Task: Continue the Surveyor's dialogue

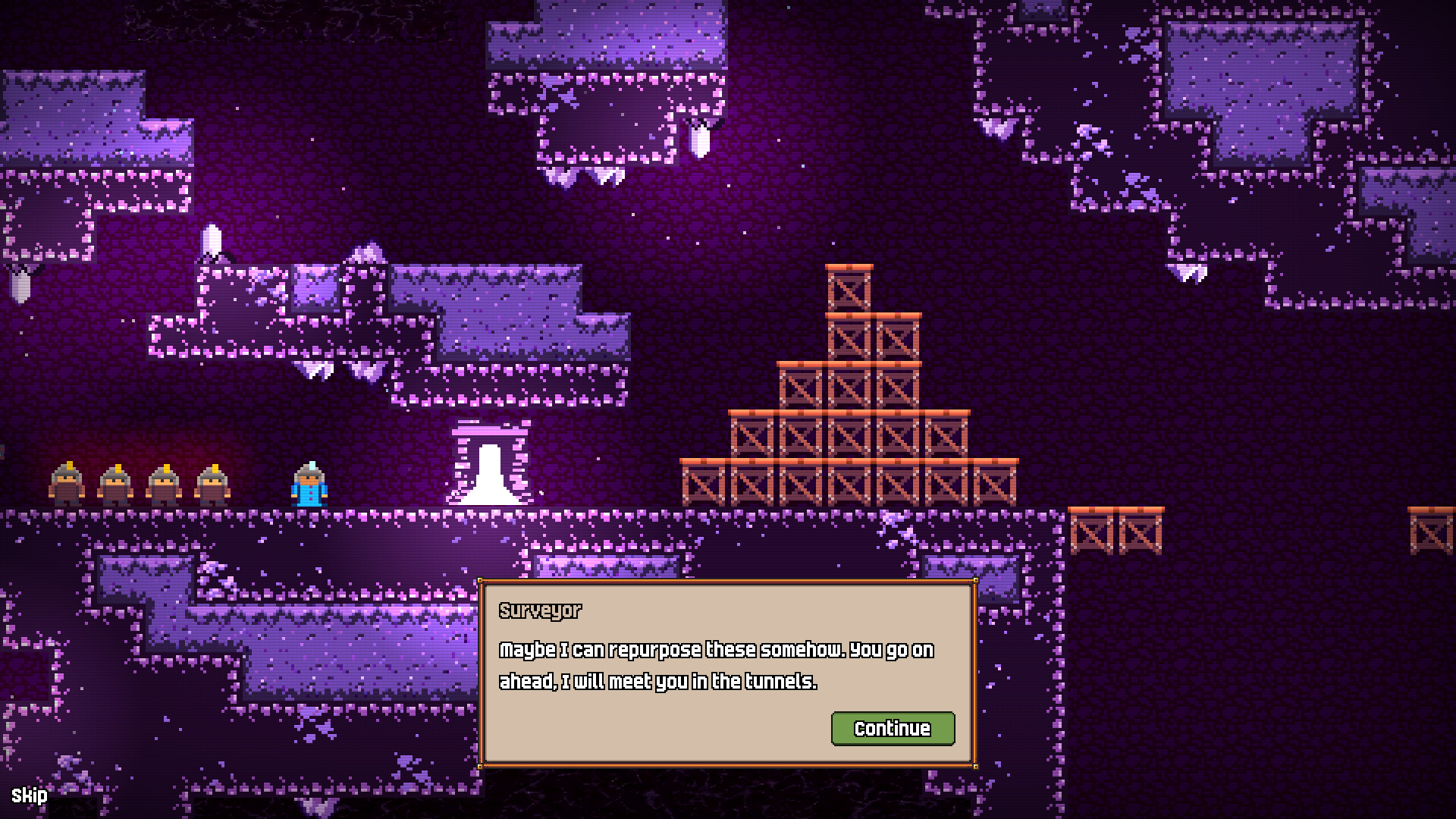Action: [x=893, y=729]
